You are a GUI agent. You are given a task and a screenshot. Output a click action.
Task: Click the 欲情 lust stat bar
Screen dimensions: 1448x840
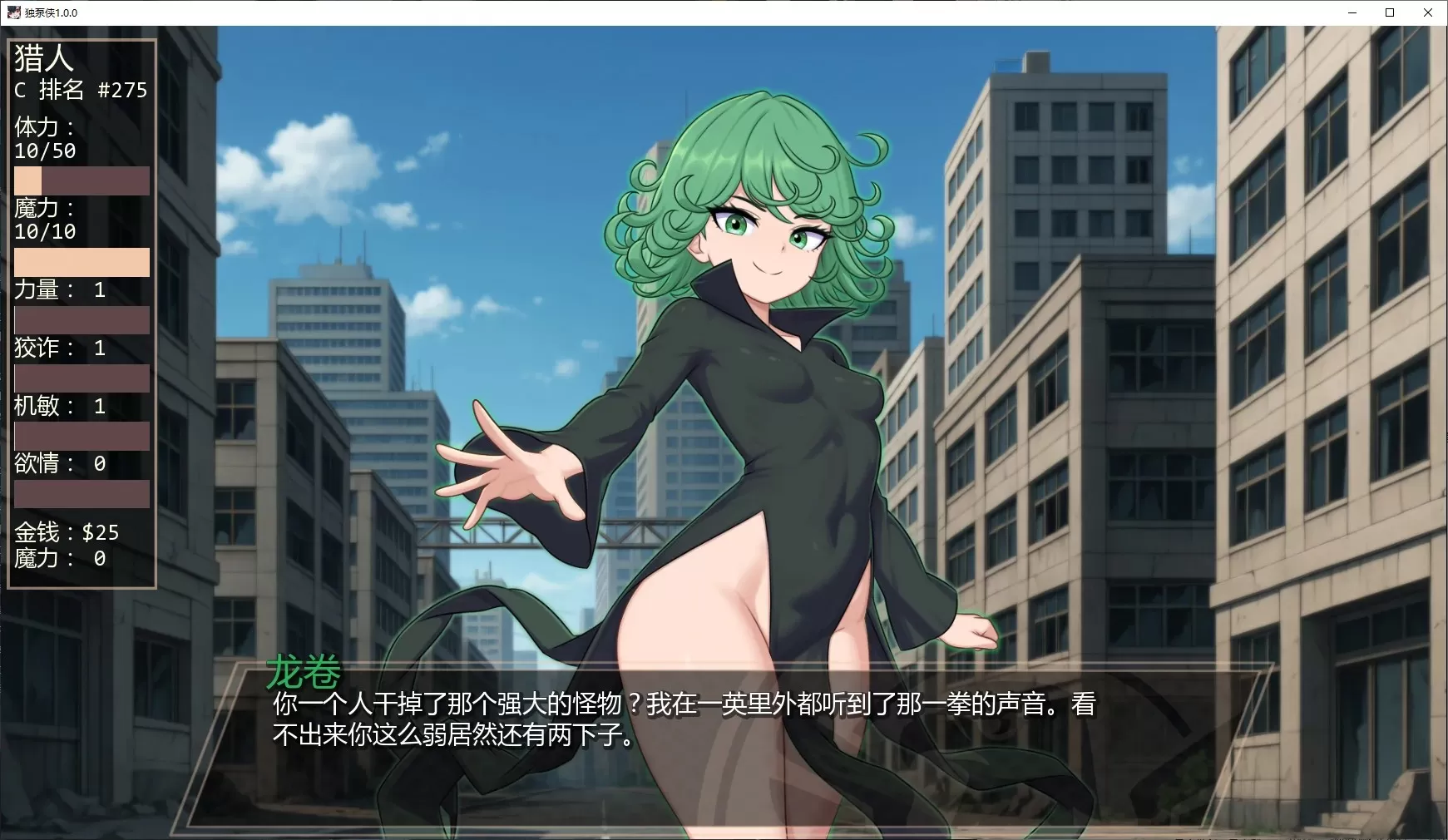click(x=81, y=495)
